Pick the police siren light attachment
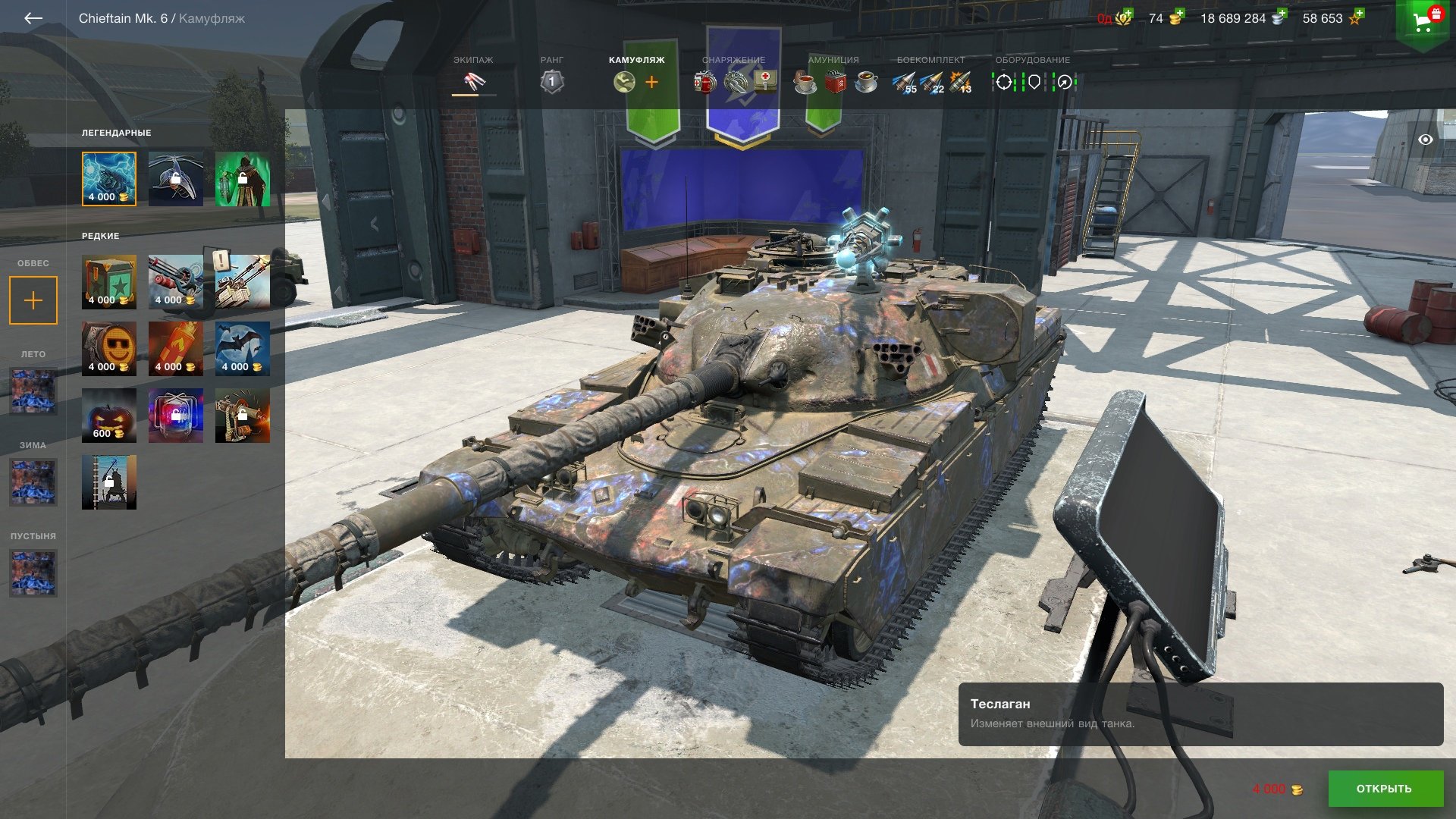The width and height of the screenshot is (1456, 819). click(176, 415)
